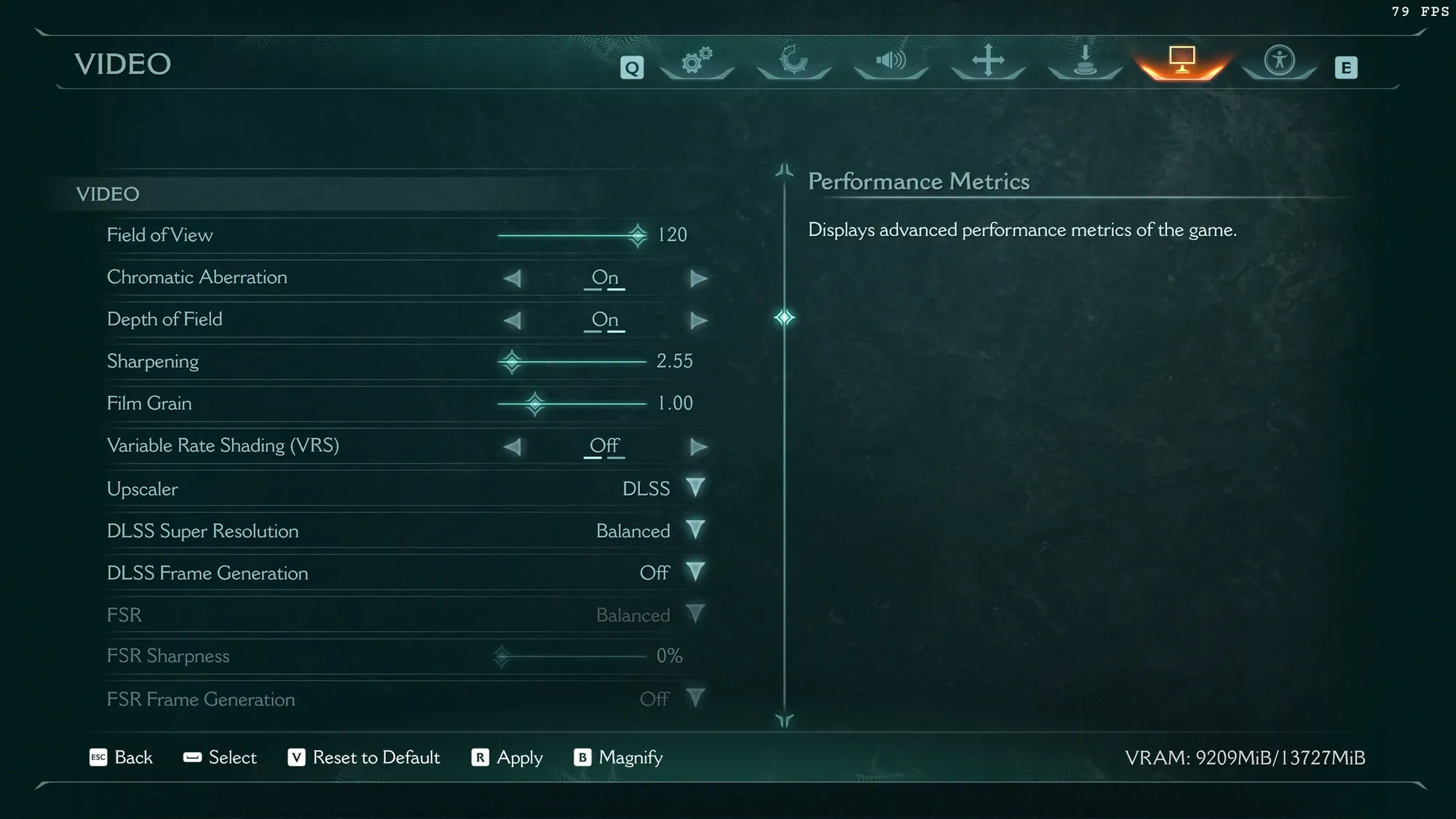Image resolution: width=1456 pixels, height=819 pixels.
Task: Switch to the audio speaker tab
Action: tap(890, 61)
